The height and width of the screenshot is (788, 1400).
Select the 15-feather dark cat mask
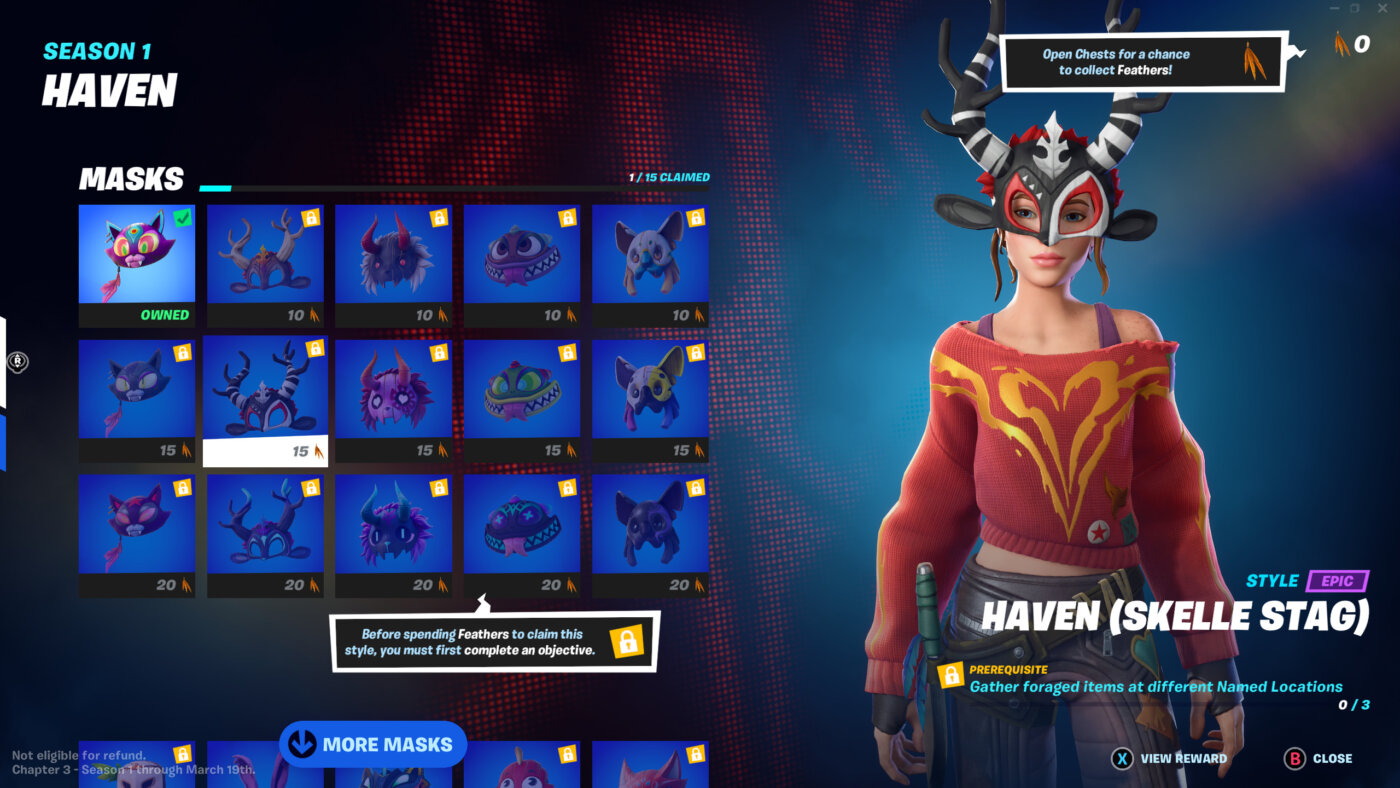tap(137, 390)
